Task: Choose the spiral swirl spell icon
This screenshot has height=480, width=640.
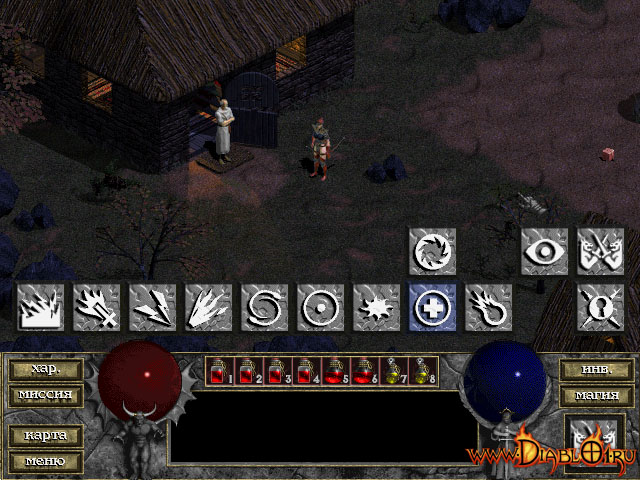Action: [264, 307]
